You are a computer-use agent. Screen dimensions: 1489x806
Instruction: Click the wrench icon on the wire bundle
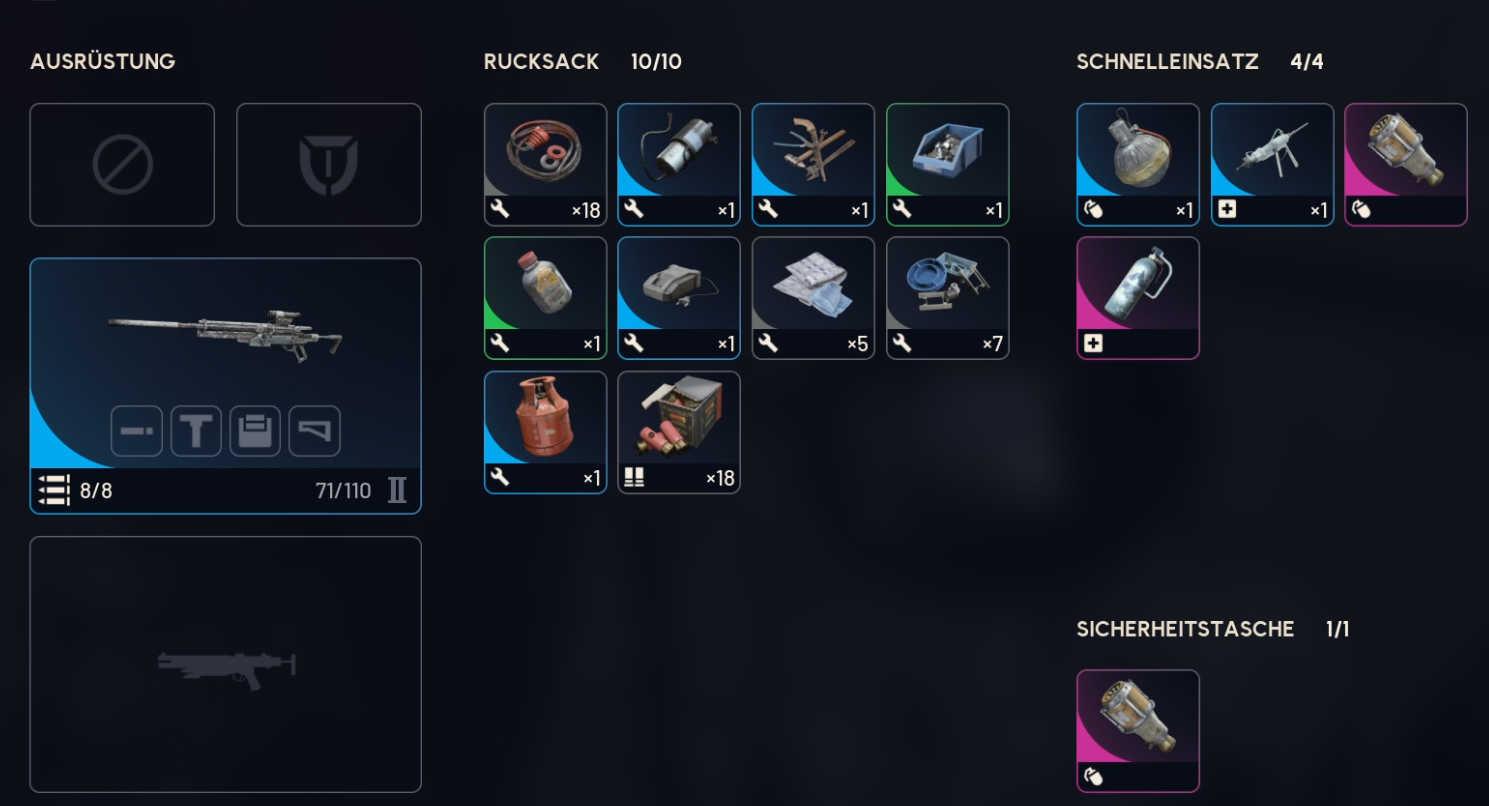[501, 211]
